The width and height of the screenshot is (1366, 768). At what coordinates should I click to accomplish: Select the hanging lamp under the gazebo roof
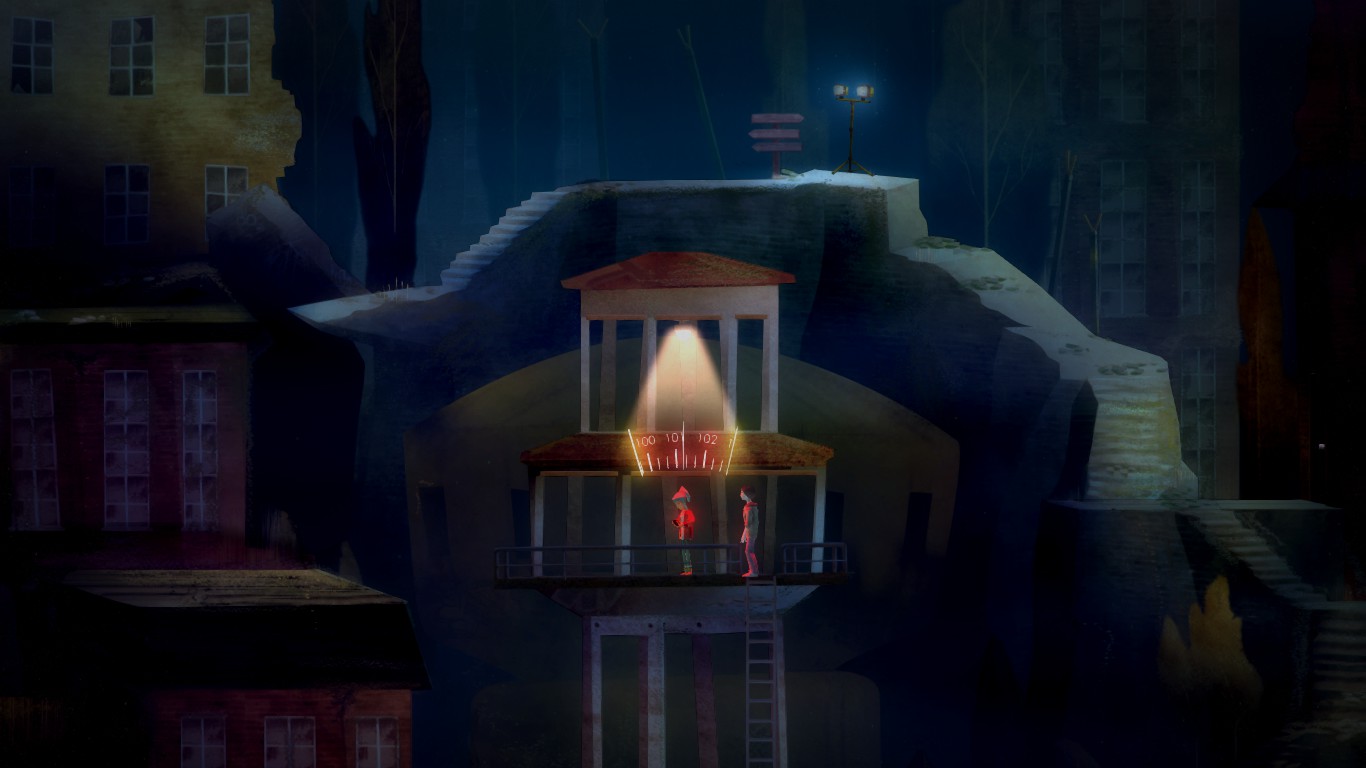tap(684, 332)
